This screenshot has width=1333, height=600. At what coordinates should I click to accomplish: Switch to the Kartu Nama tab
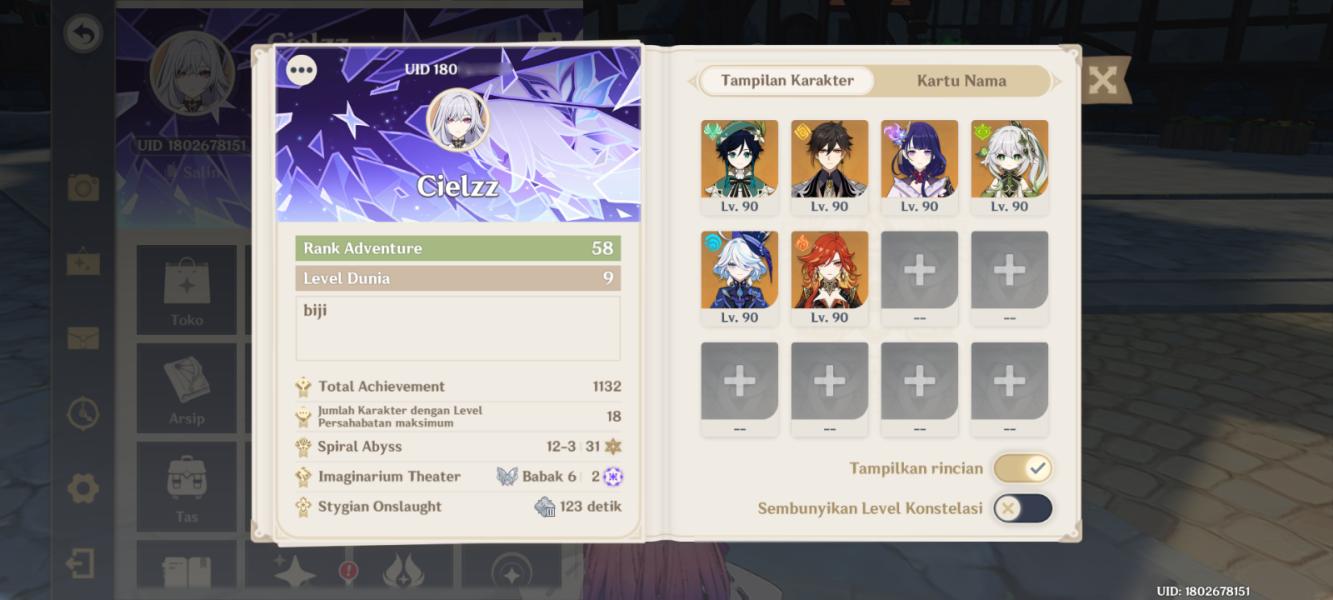[961, 81]
